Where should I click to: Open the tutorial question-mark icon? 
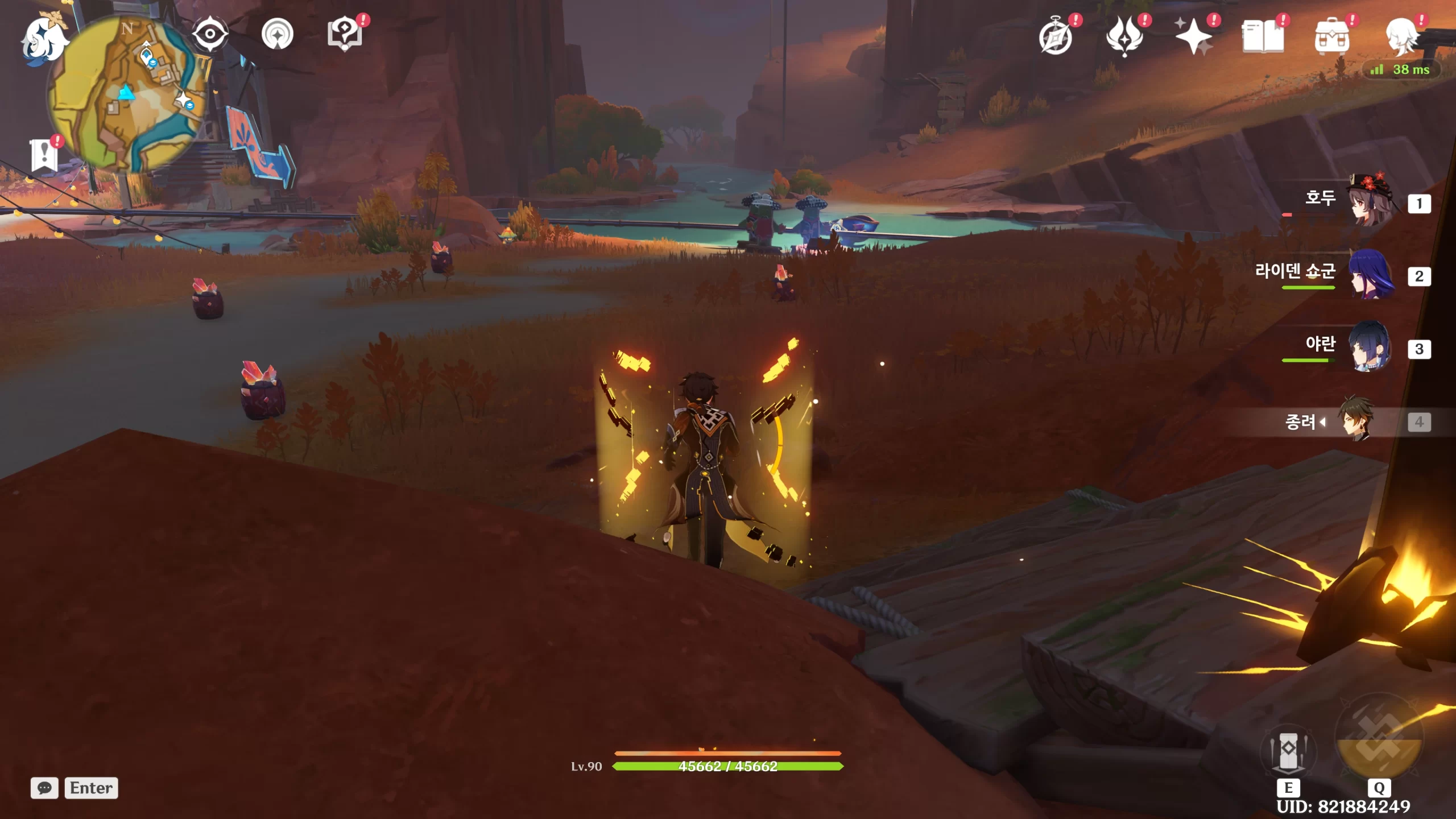click(345, 34)
